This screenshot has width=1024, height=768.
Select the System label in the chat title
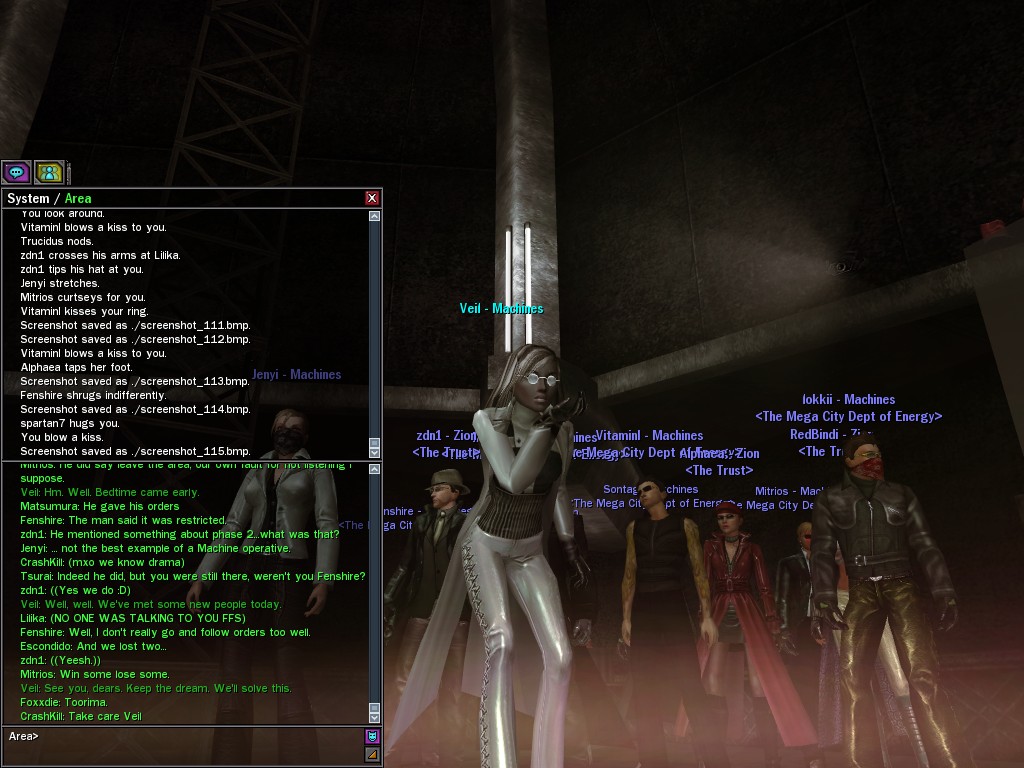point(28,198)
